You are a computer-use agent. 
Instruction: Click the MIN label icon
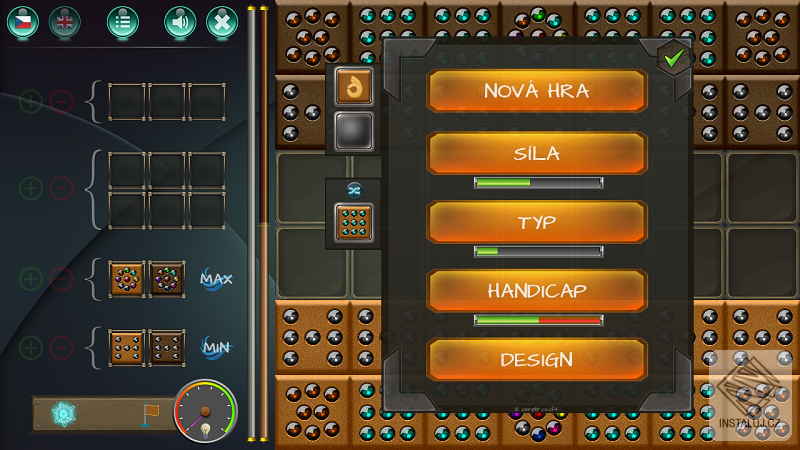click(x=215, y=347)
